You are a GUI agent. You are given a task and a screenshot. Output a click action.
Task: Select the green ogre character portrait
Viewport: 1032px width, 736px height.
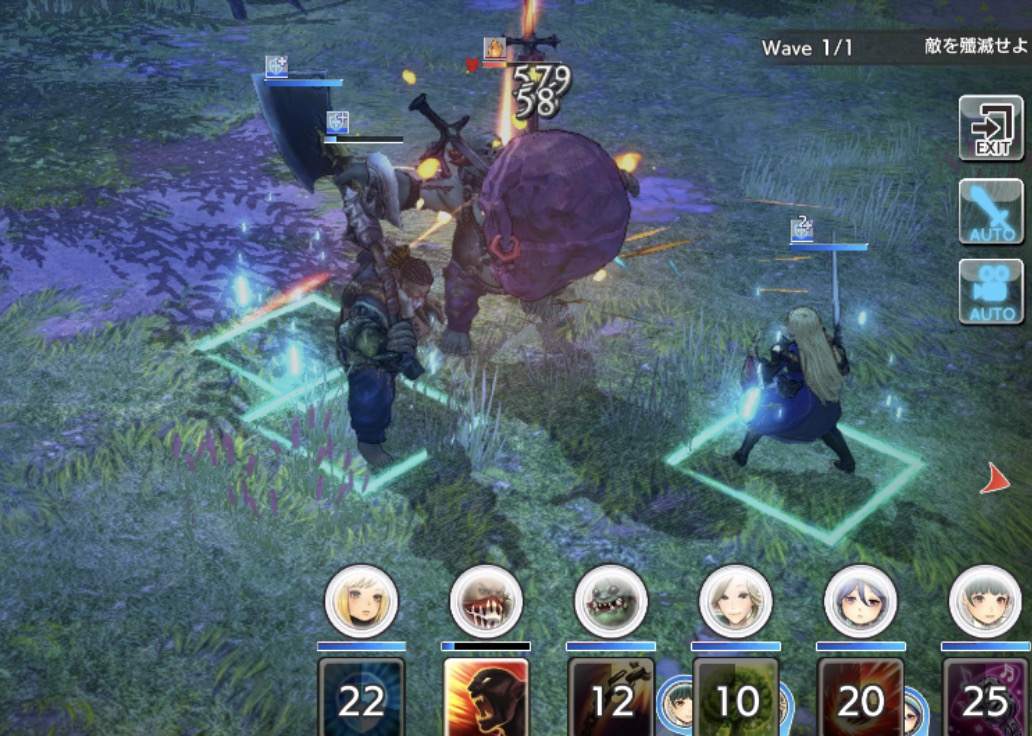[611, 601]
